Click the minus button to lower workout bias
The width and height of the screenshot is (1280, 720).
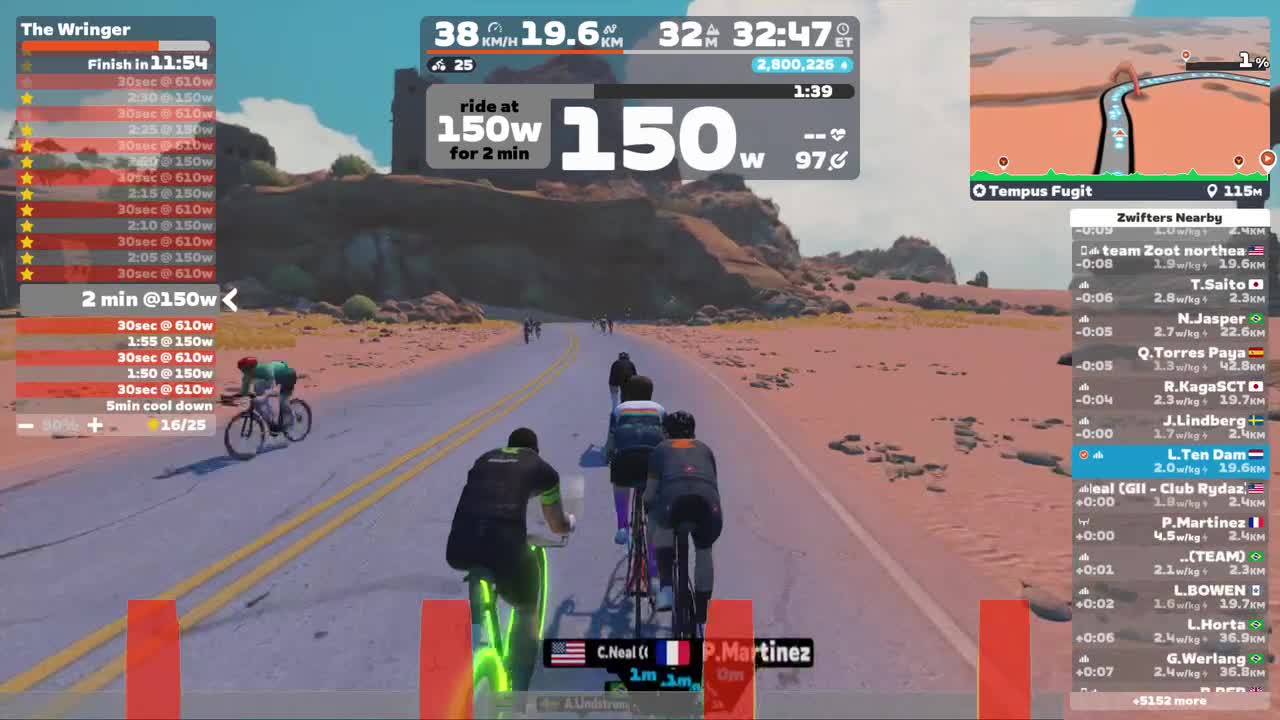(x=26, y=425)
